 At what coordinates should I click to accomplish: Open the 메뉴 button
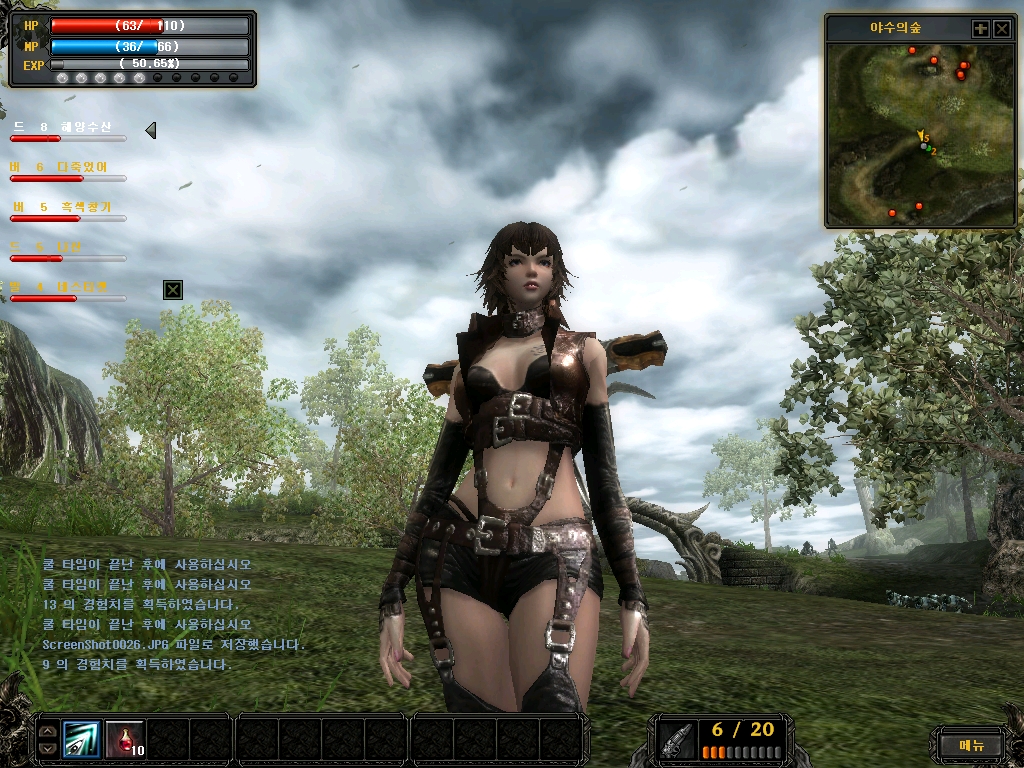click(x=971, y=744)
